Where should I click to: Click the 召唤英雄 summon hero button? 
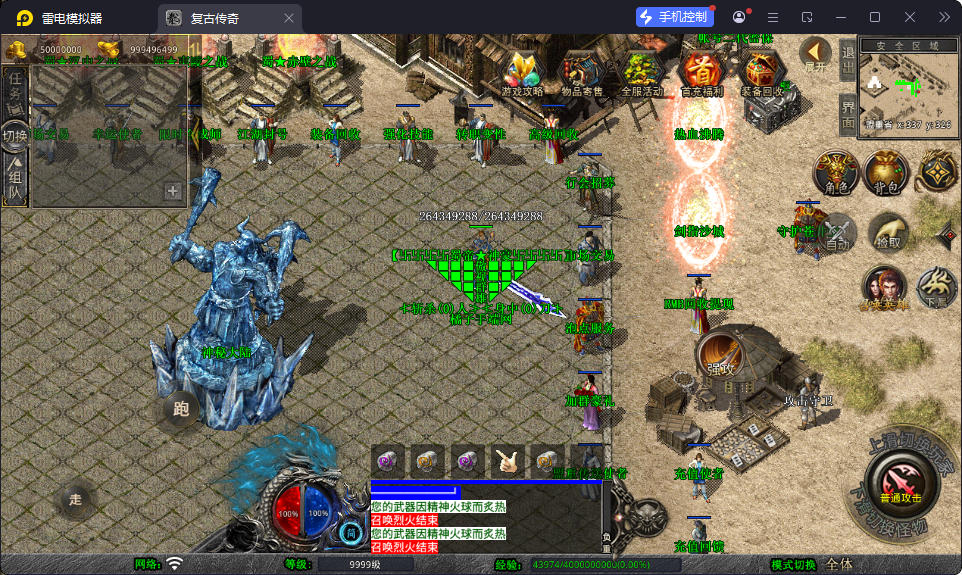pos(884,288)
